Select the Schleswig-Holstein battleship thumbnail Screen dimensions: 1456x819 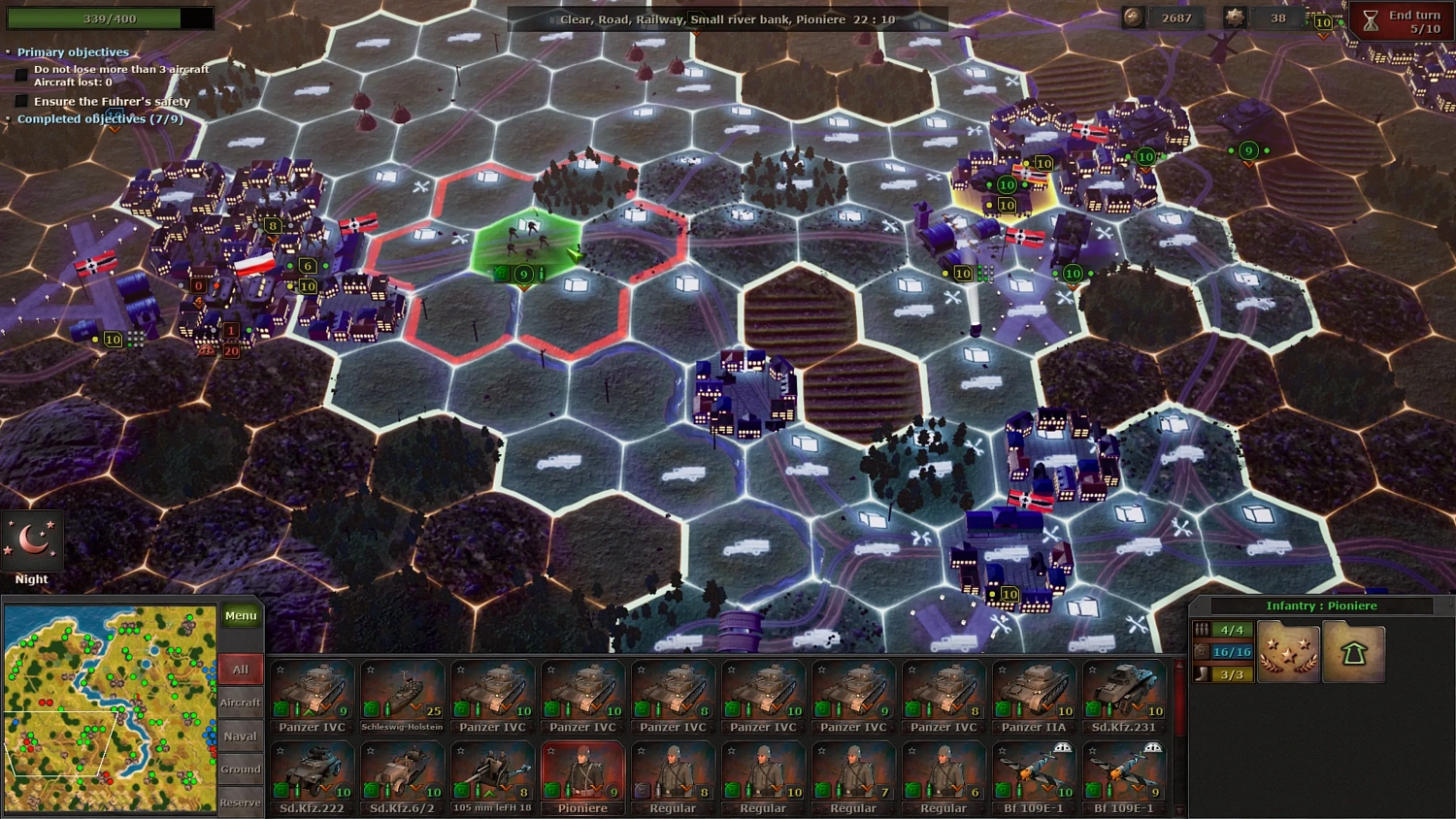click(x=402, y=691)
